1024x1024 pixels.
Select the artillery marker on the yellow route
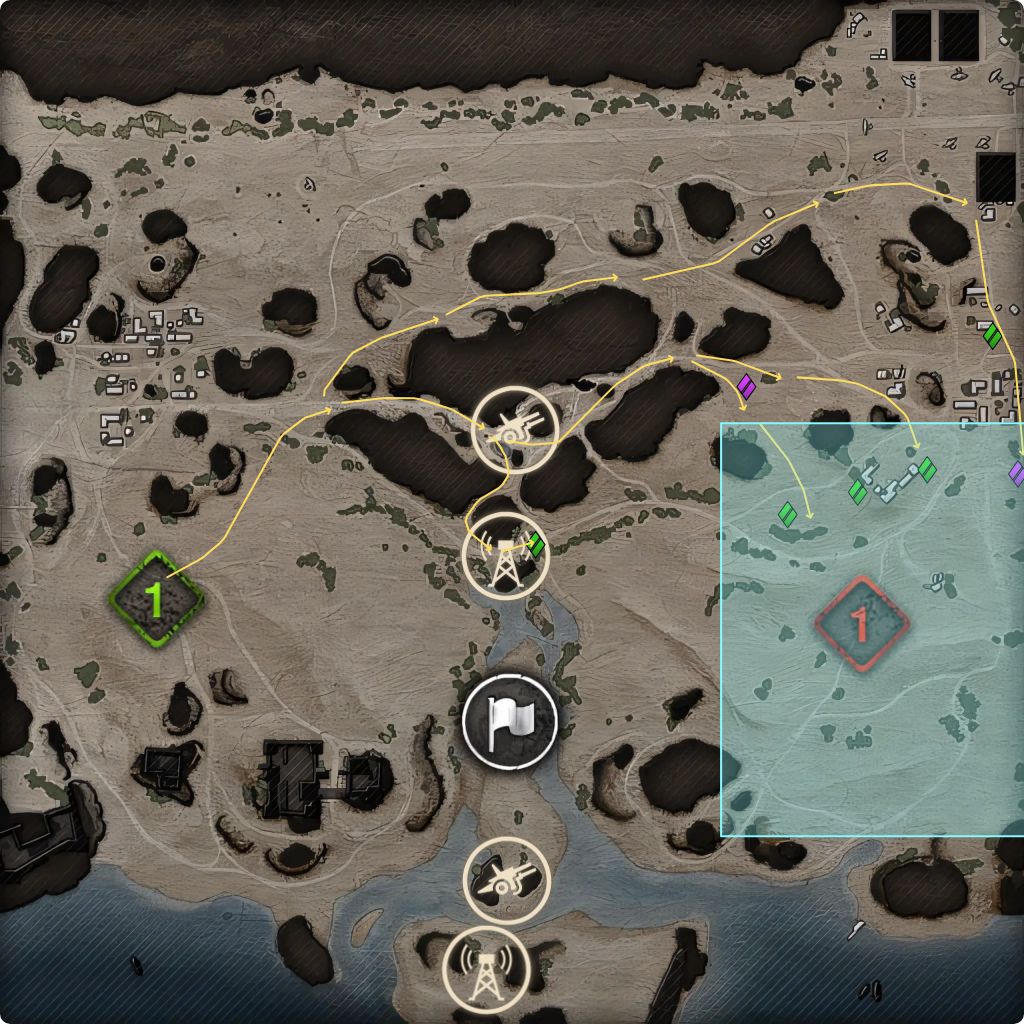[514, 428]
